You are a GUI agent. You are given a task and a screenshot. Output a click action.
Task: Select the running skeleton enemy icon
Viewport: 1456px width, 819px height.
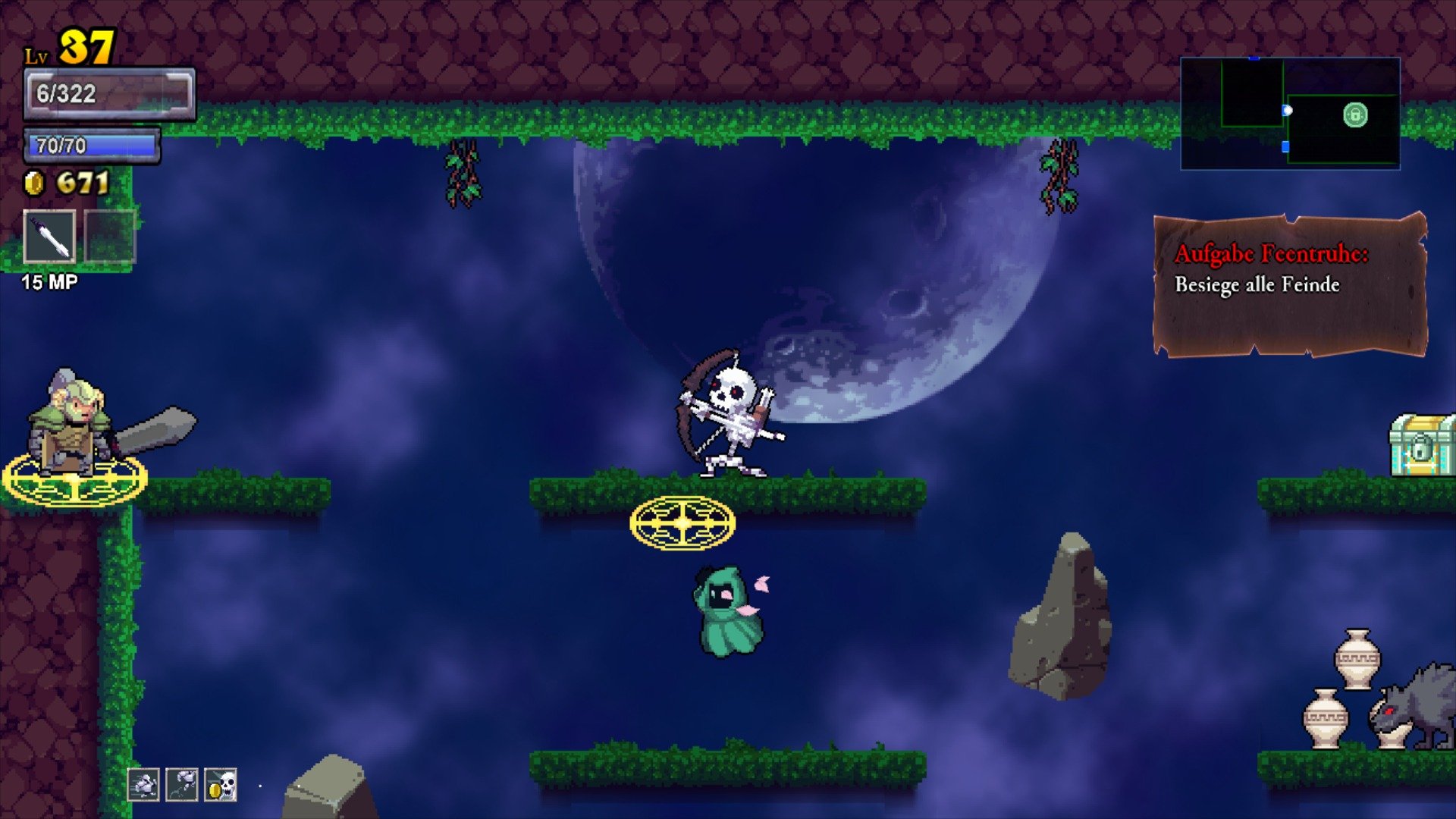(145, 785)
